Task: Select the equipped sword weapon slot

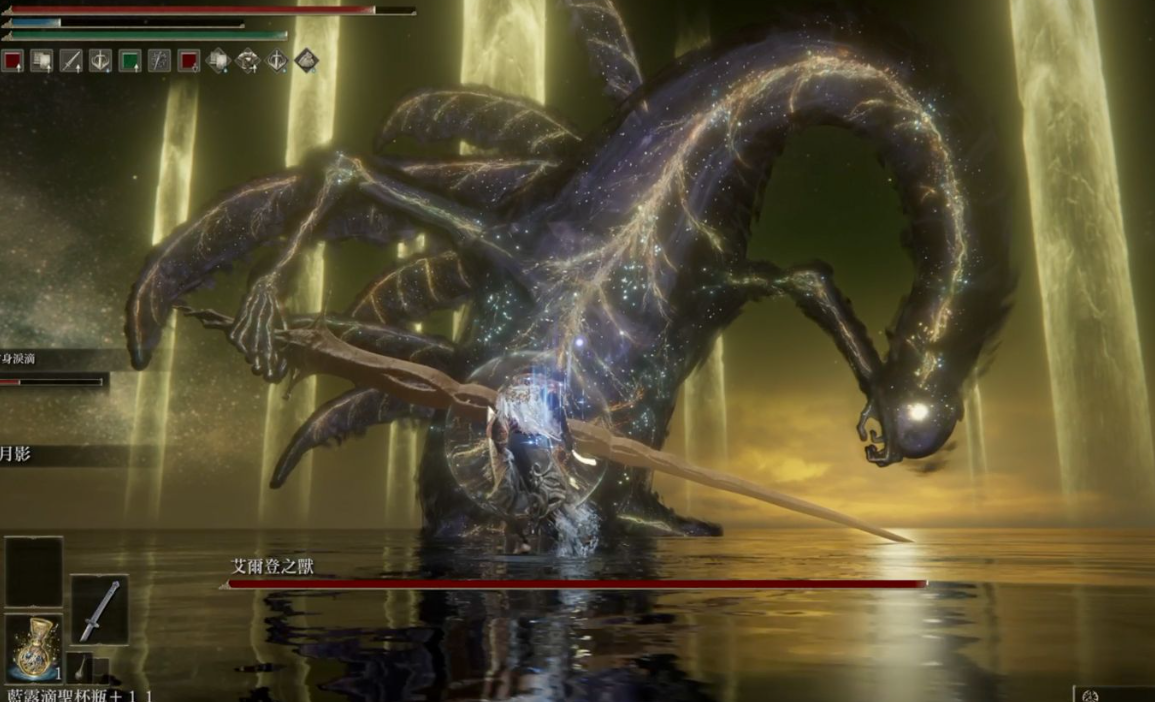Action: tap(99, 609)
